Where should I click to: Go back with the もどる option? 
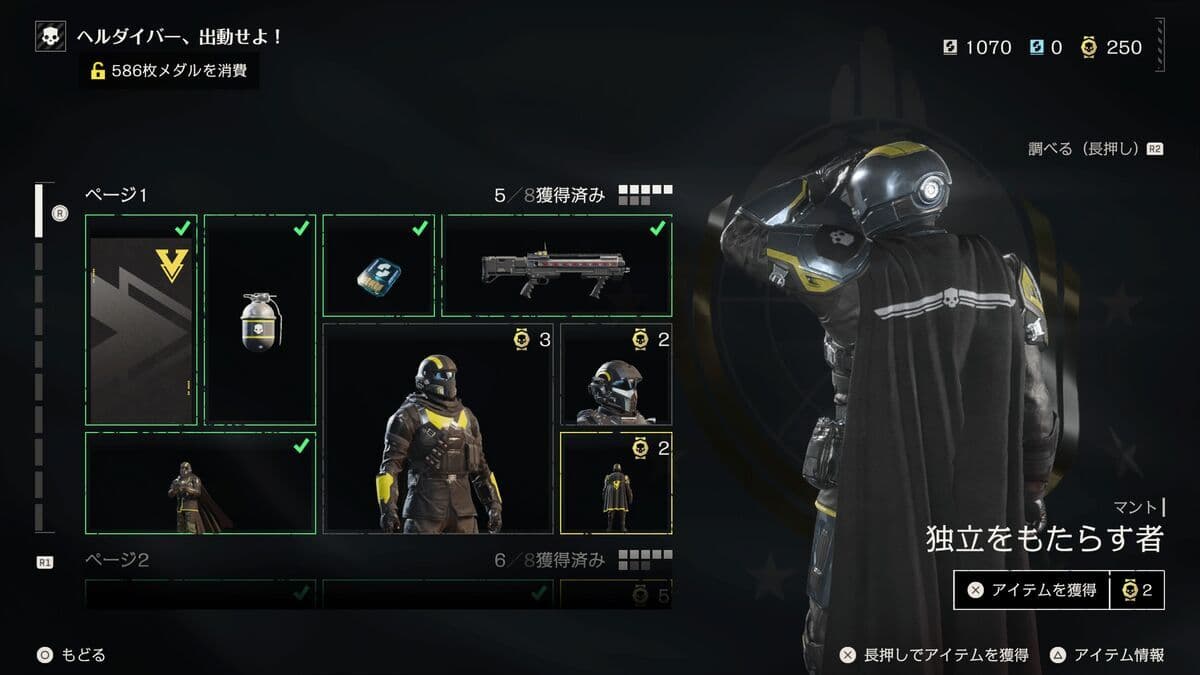coord(72,655)
